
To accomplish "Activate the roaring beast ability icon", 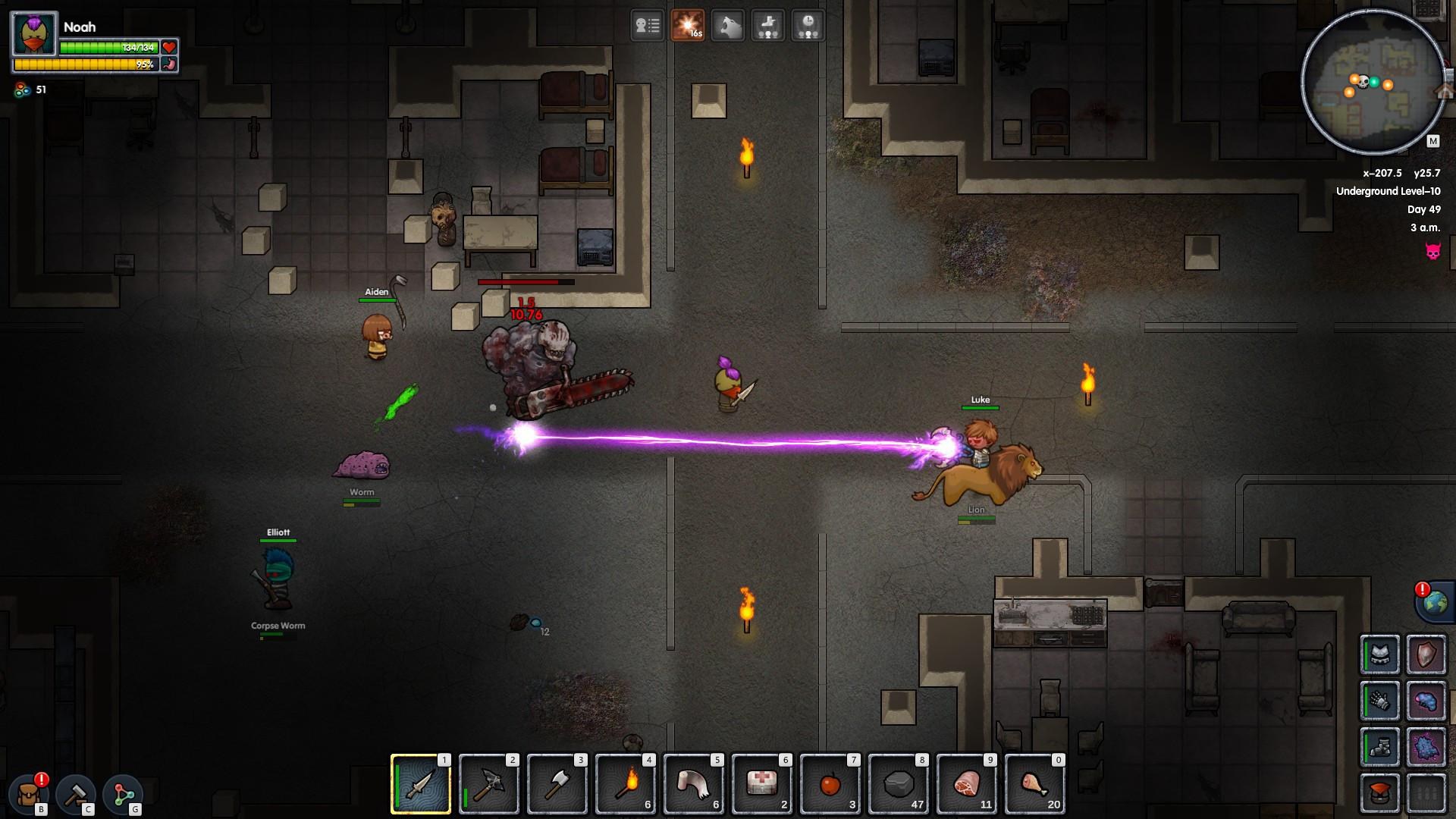I will (728, 26).
